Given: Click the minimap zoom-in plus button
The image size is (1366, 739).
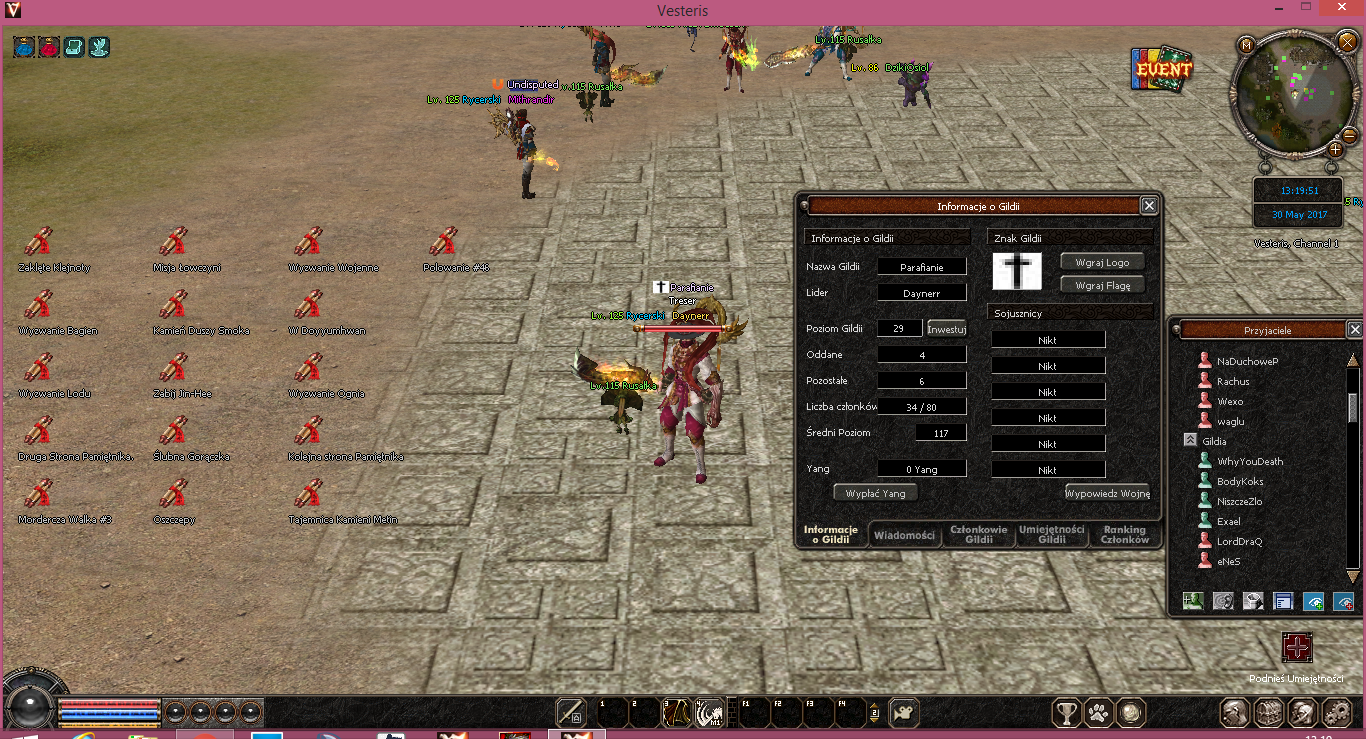Looking at the screenshot, I should click(1334, 150).
